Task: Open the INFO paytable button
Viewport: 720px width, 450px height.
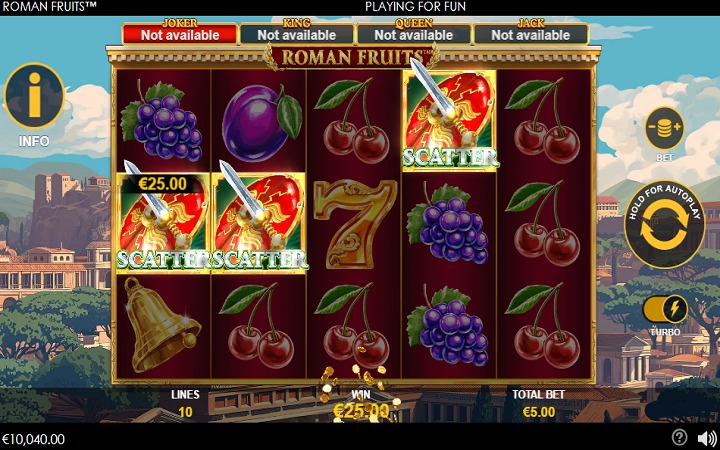Action: click(x=34, y=97)
